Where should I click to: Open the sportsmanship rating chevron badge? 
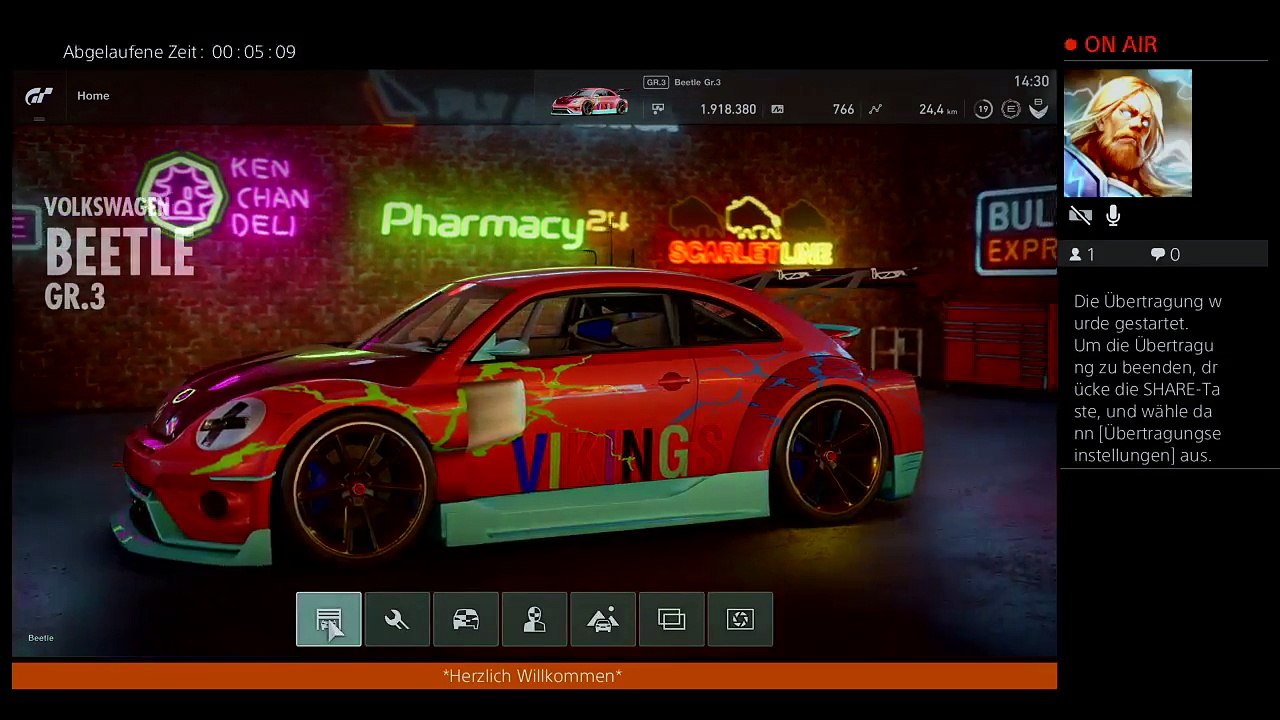pos(1039,109)
